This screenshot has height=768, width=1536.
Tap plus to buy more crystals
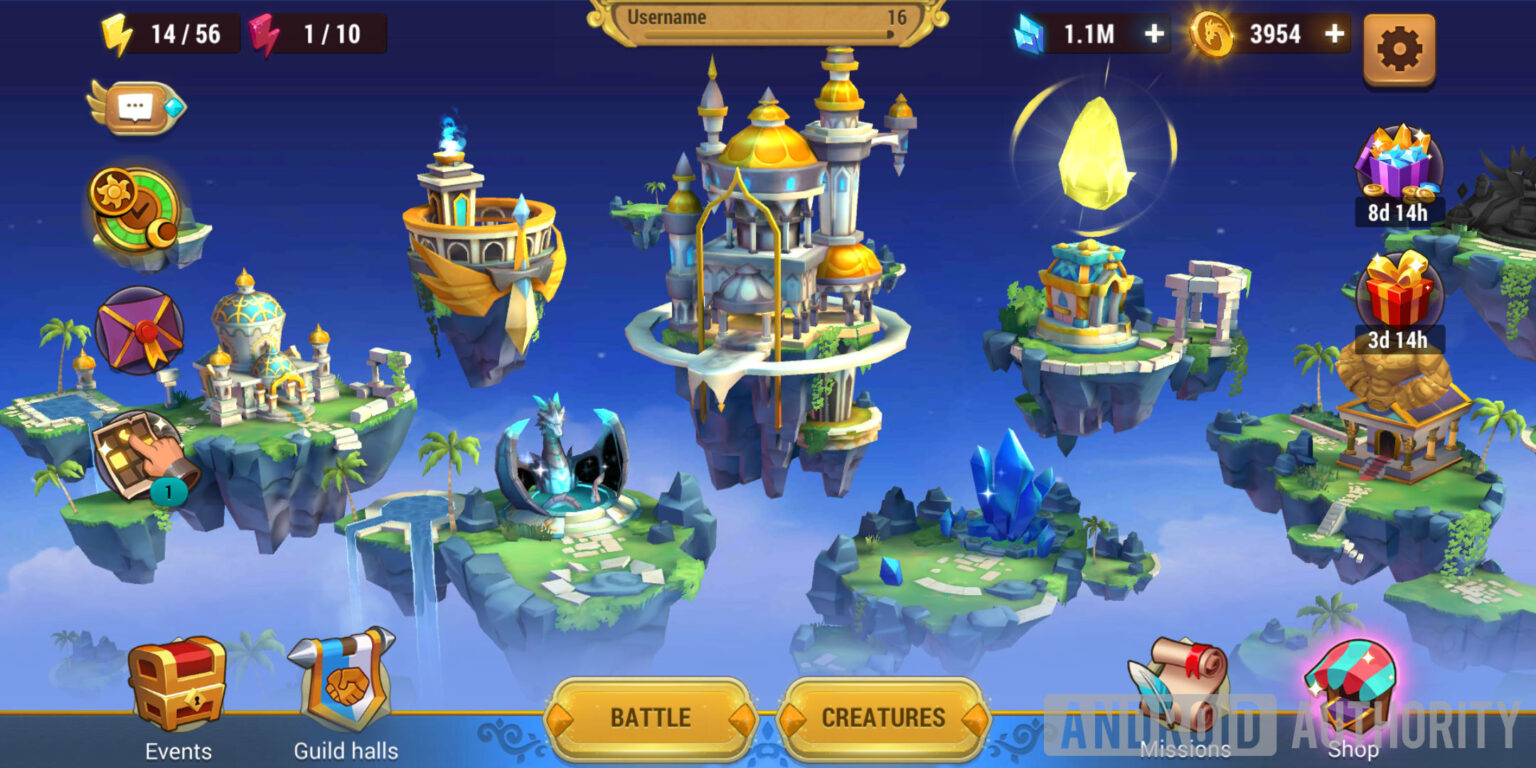(x=1156, y=34)
